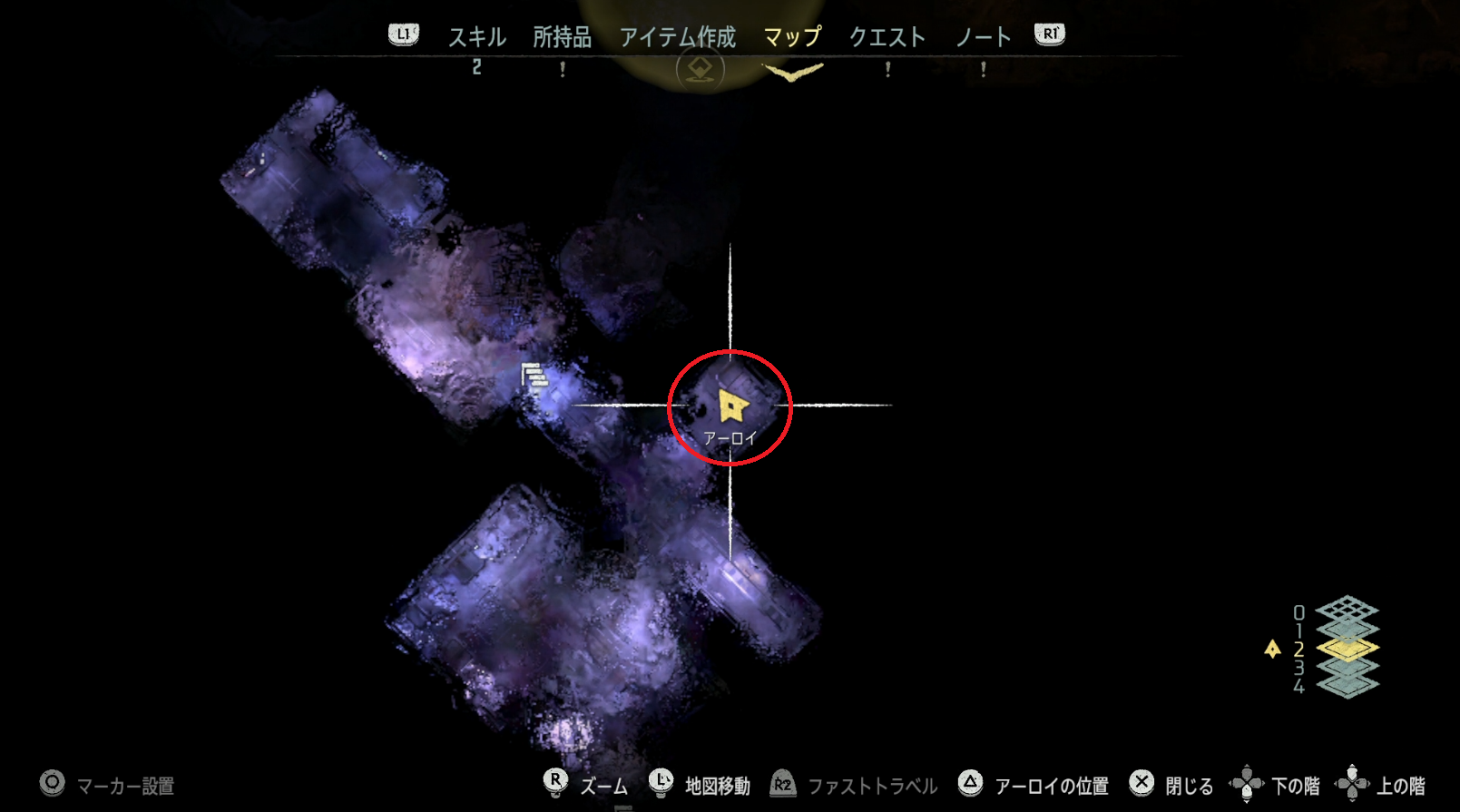Open the クエスト tab
1460x812 pixels.
pos(887,37)
